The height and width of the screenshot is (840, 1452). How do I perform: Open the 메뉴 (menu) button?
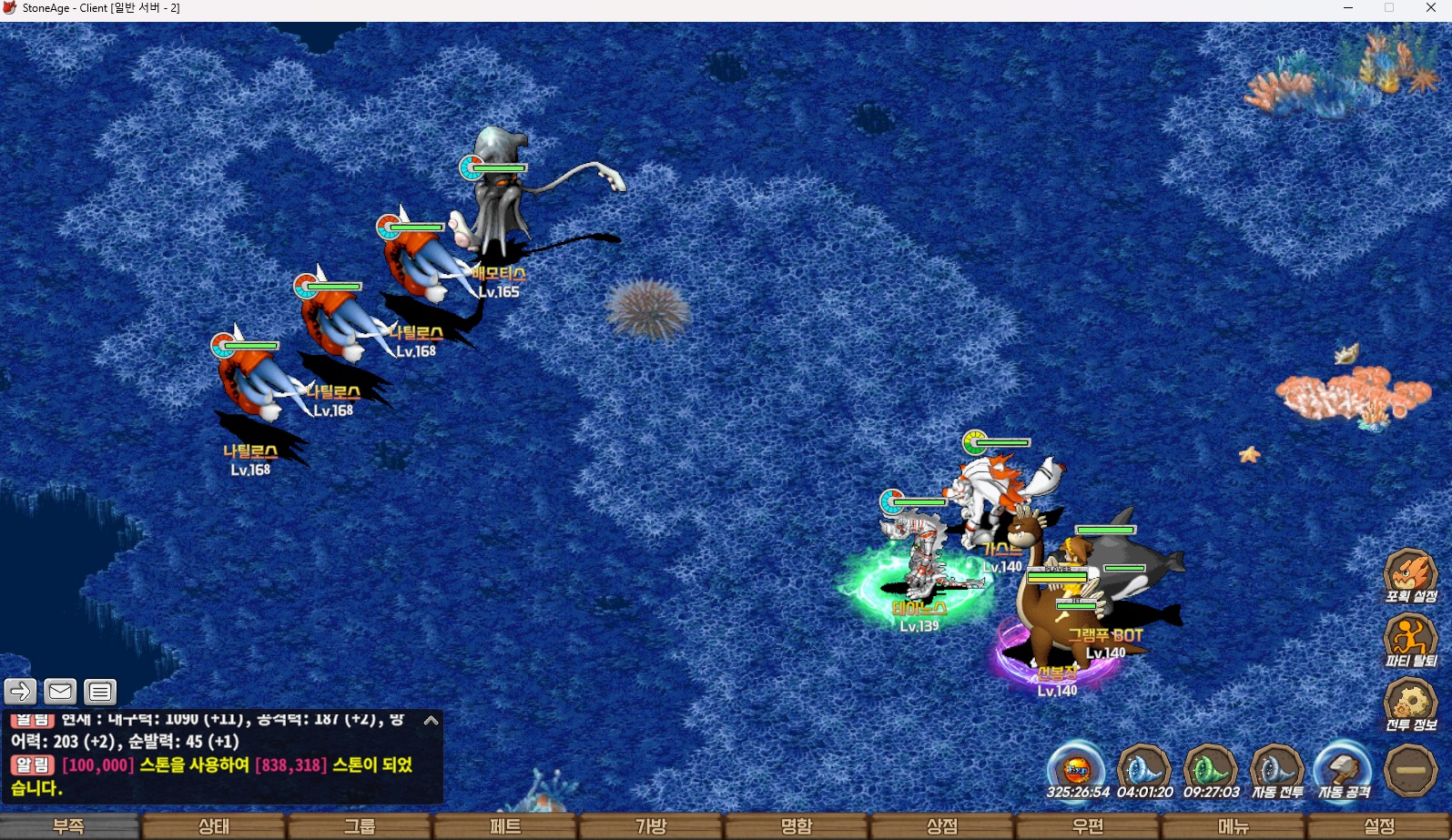coord(1234,826)
